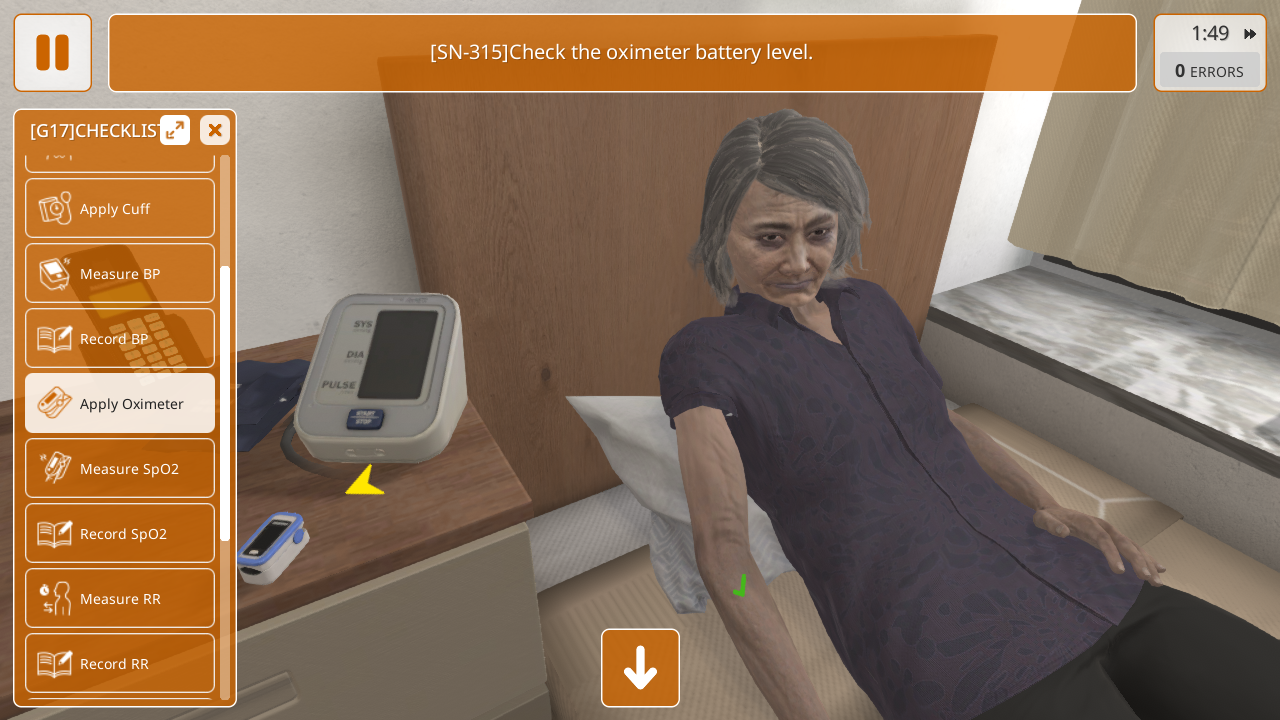This screenshot has width=1280, height=720.
Task: Open the Record BP checklist step
Action: [x=120, y=339]
